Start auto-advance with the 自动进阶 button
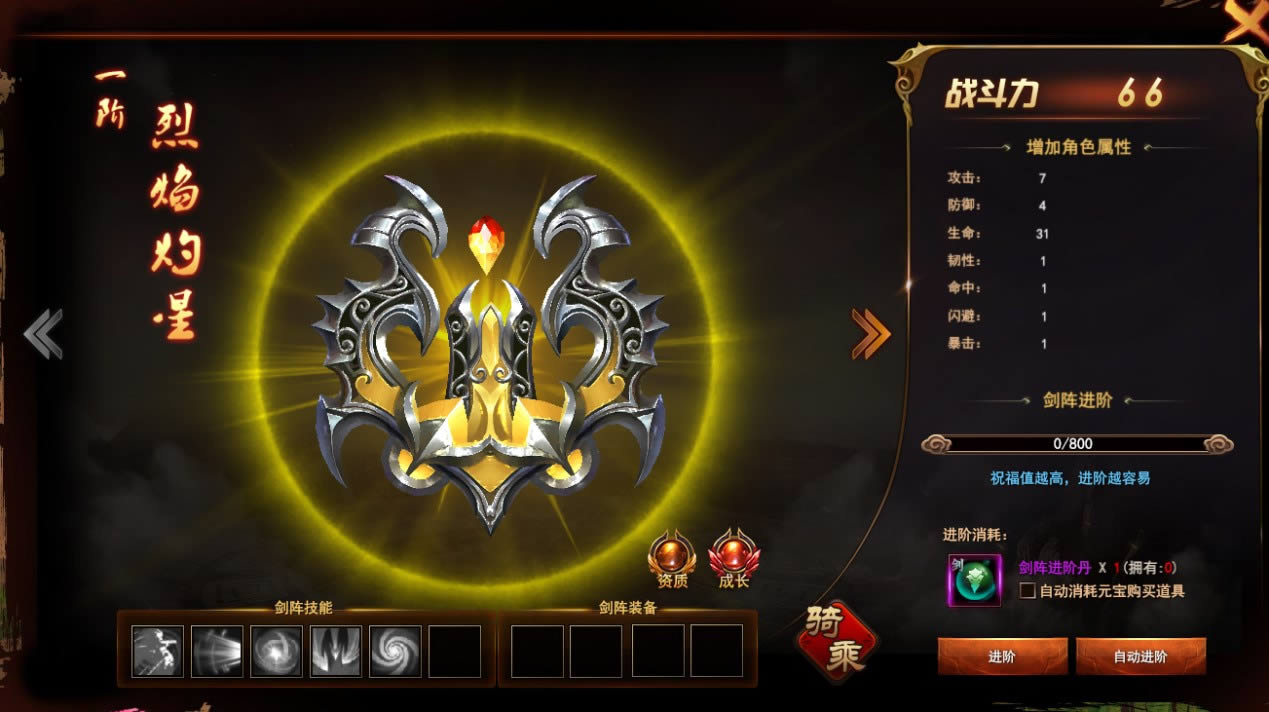This screenshot has height=712, width=1269. pos(1140,657)
